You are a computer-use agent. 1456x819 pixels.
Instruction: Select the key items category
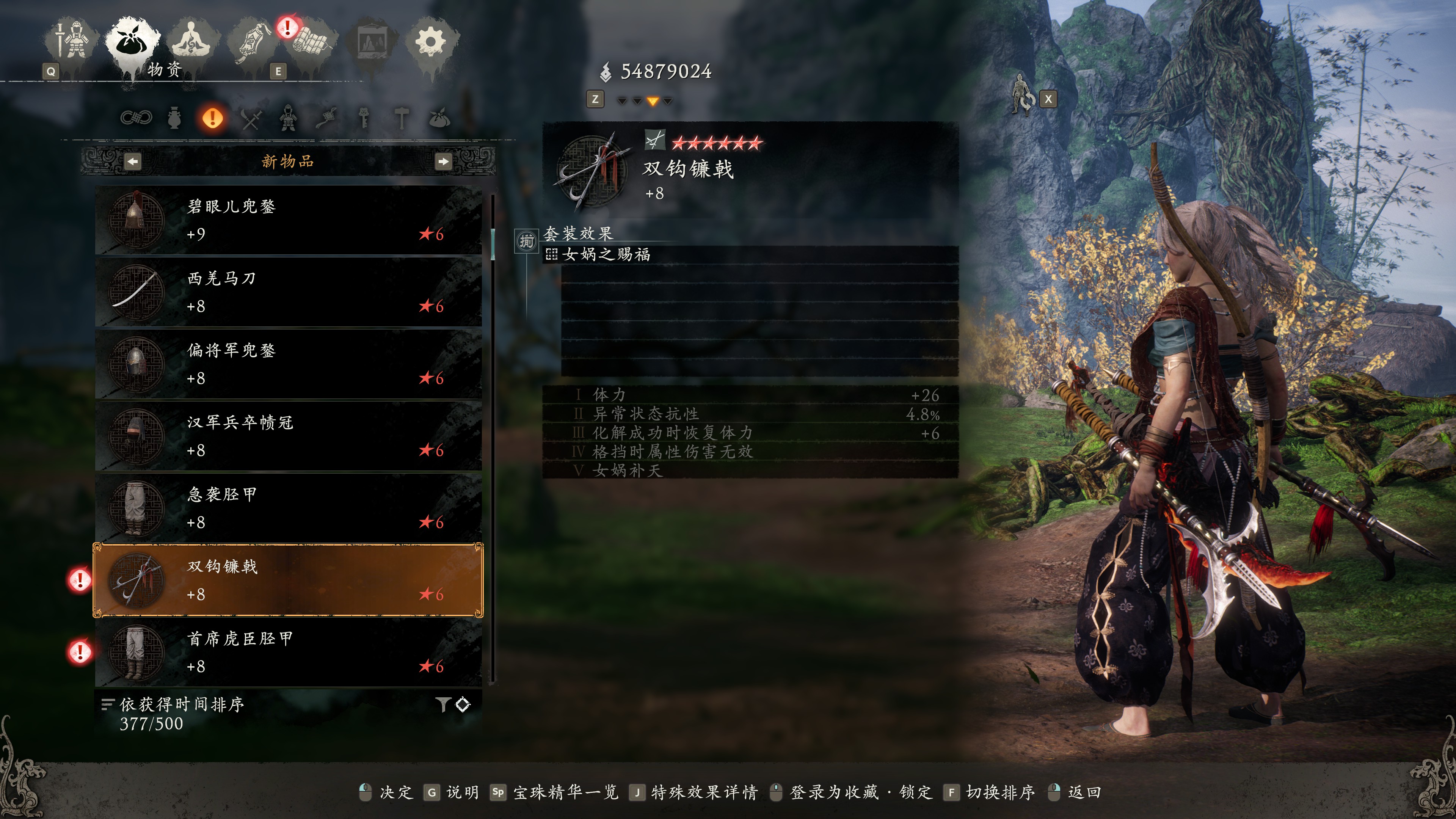[364, 119]
